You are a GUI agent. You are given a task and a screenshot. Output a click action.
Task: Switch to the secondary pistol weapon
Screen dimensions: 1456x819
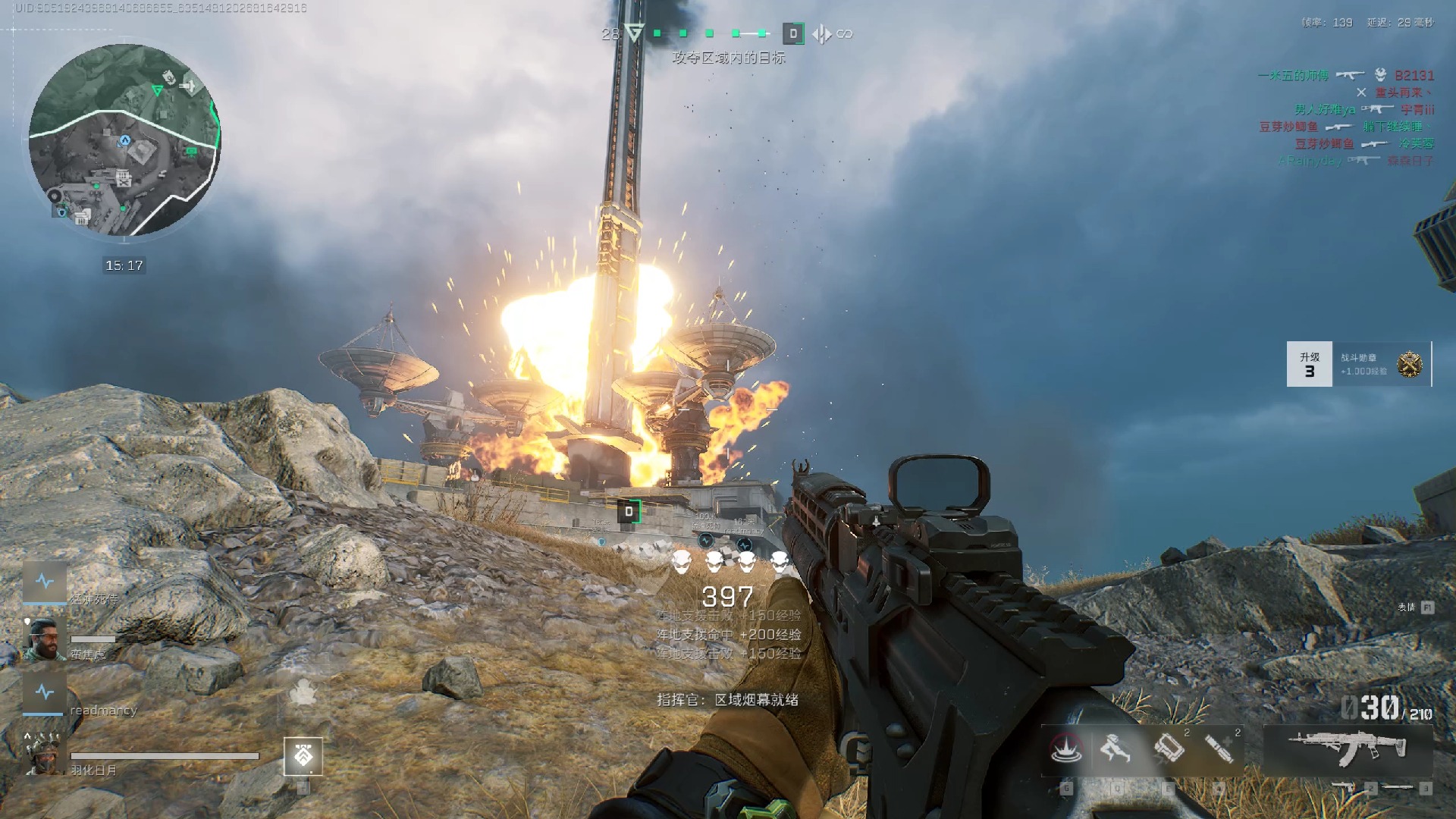pos(1345,788)
